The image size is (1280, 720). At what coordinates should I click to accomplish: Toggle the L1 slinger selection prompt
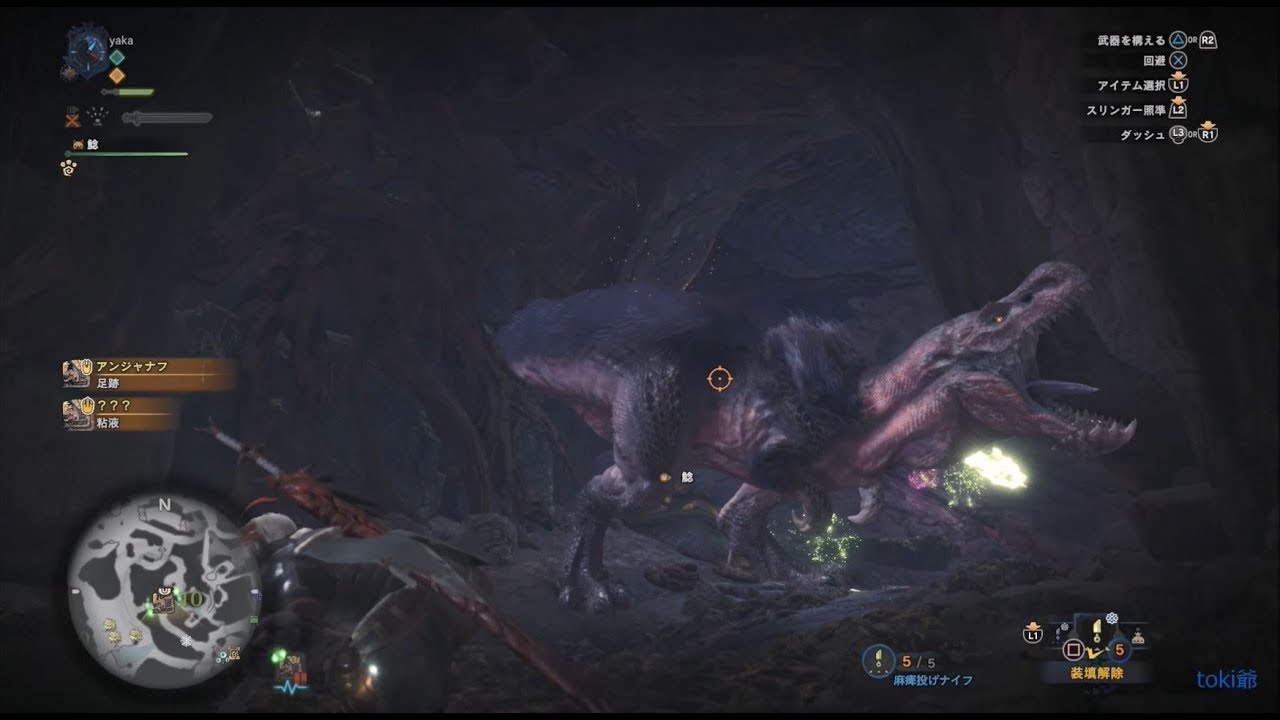point(1031,634)
